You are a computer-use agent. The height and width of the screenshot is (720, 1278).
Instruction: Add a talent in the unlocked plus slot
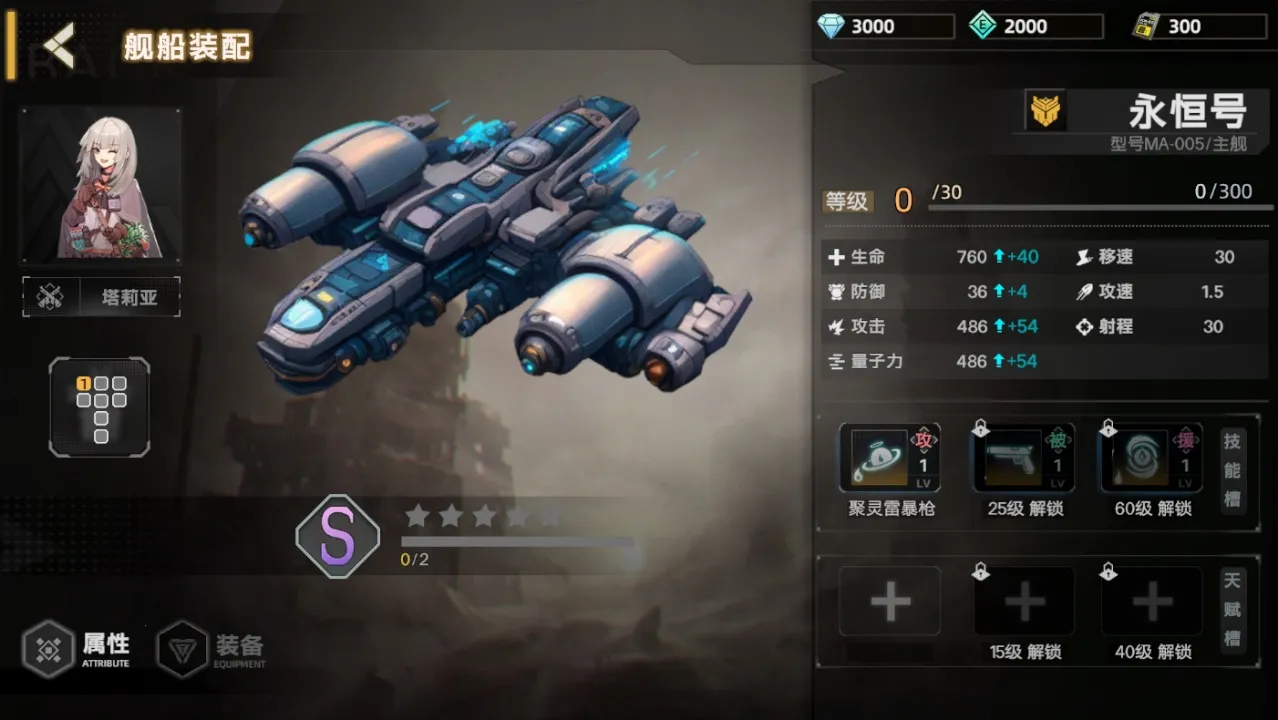[x=890, y=602]
